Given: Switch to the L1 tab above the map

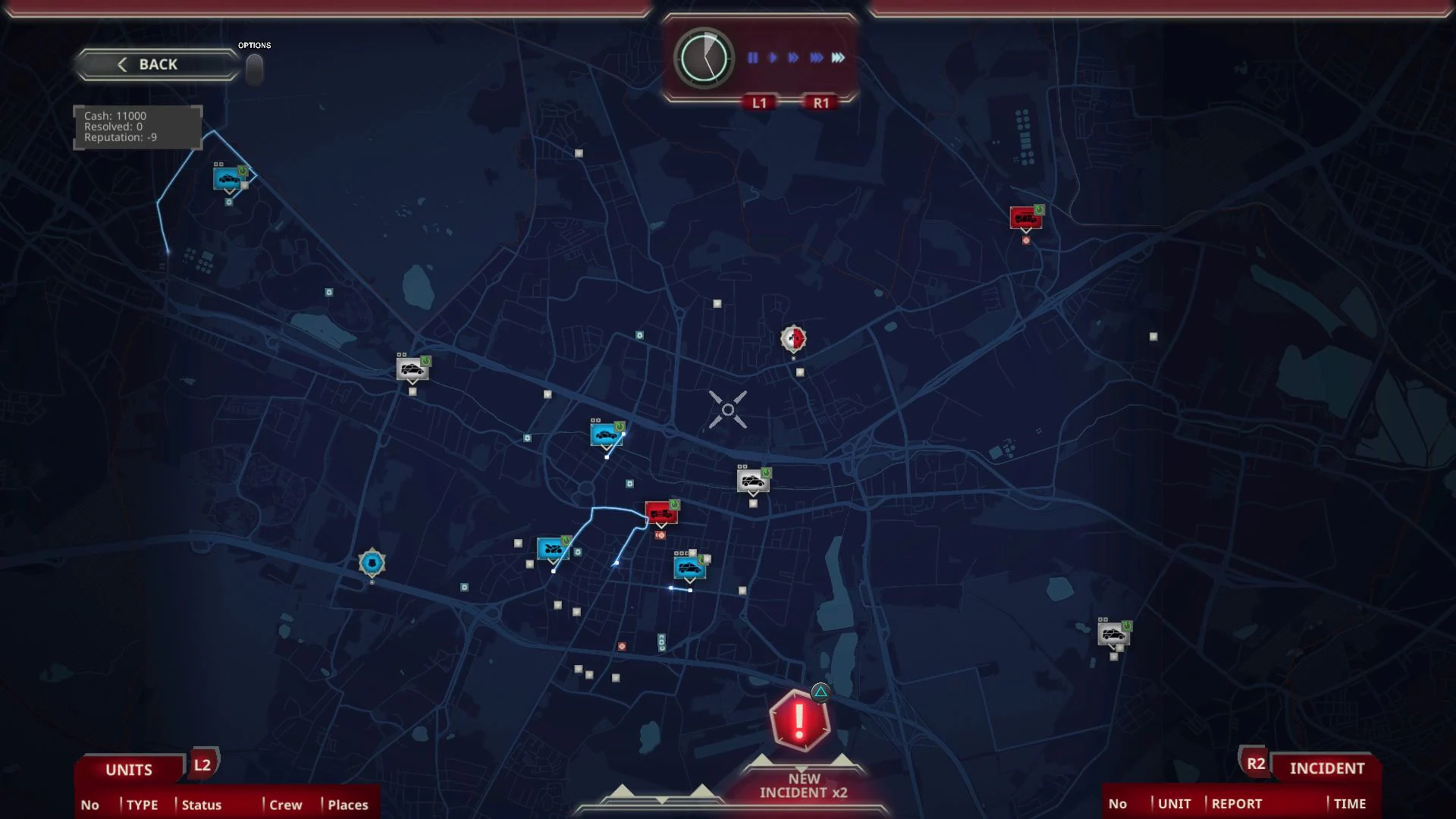Looking at the screenshot, I should coord(761,102).
